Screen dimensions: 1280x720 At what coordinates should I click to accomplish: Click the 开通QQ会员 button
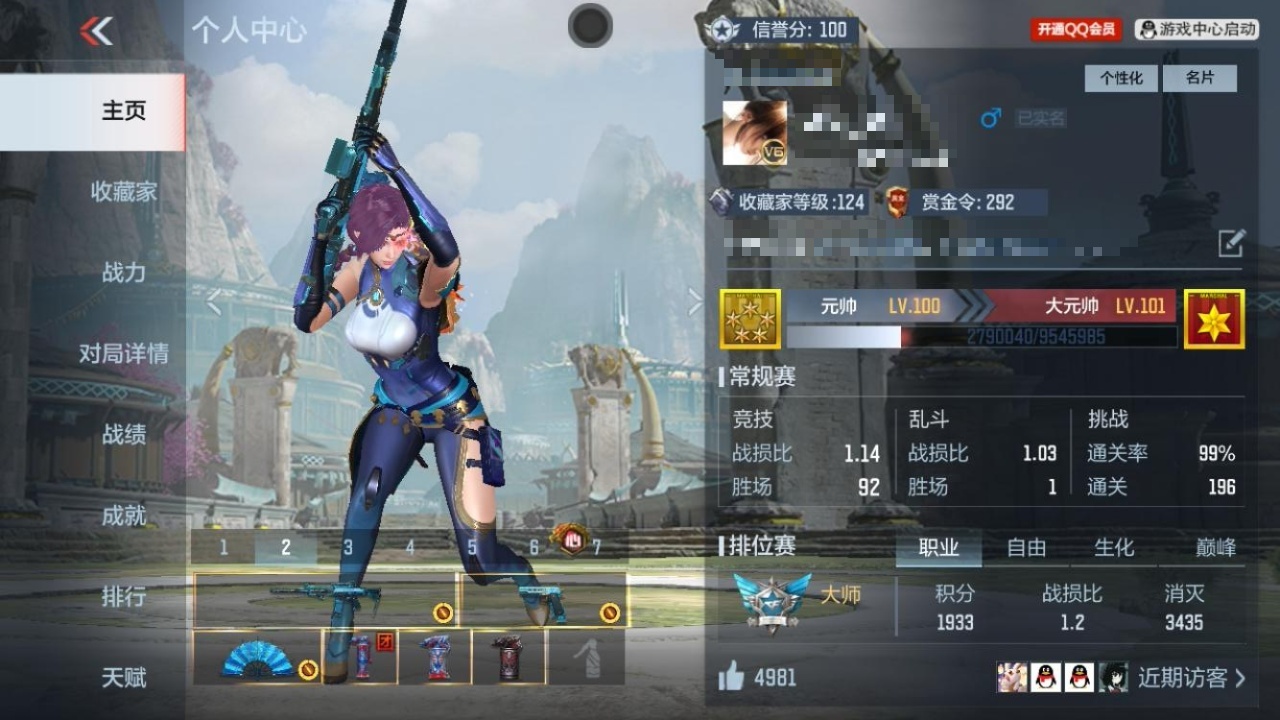coord(1076,30)
